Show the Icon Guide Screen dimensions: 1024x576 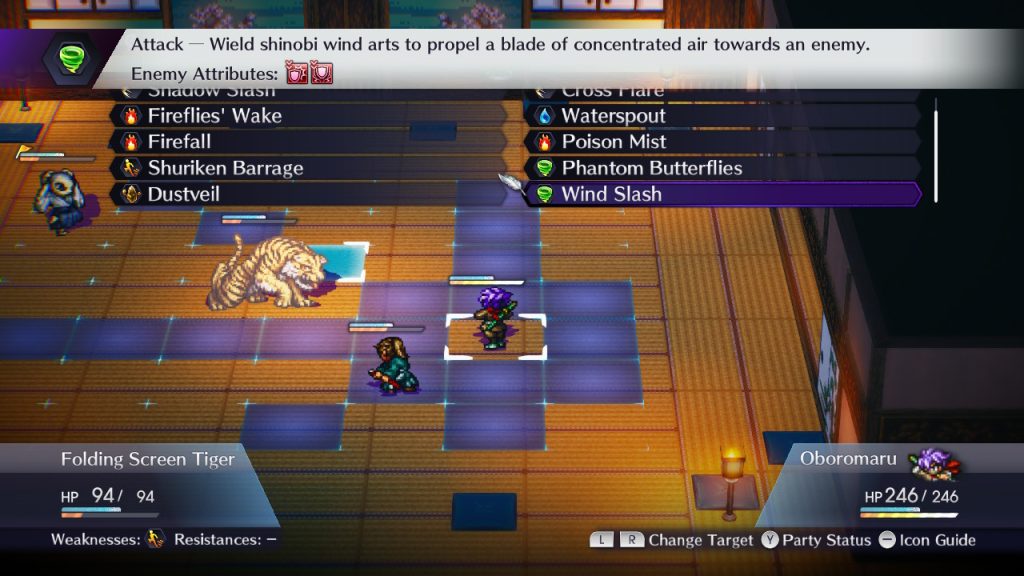(926, 540)
